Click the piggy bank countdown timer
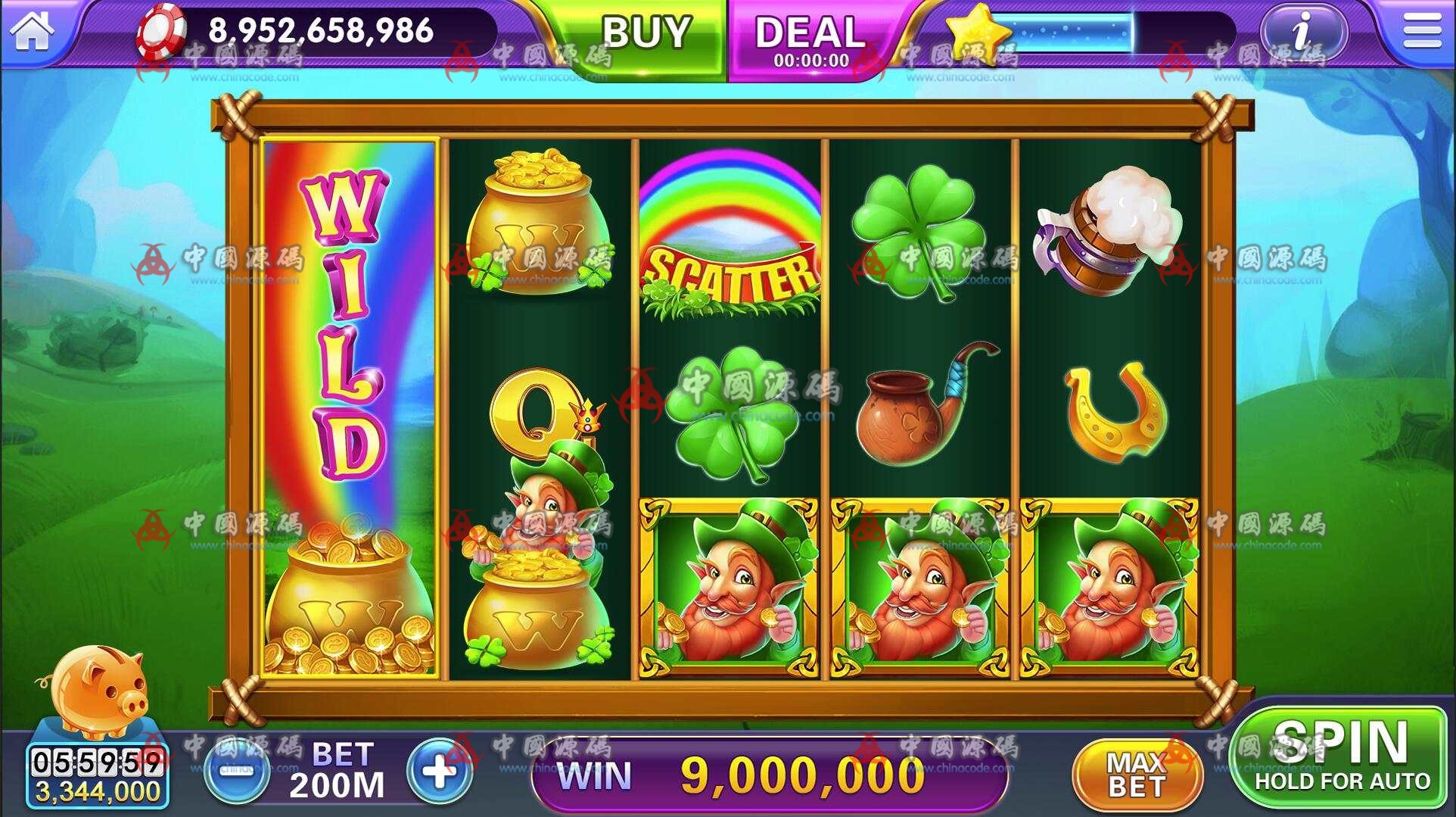The width and height of the screenshot is (1456, 817). [95, 761]
